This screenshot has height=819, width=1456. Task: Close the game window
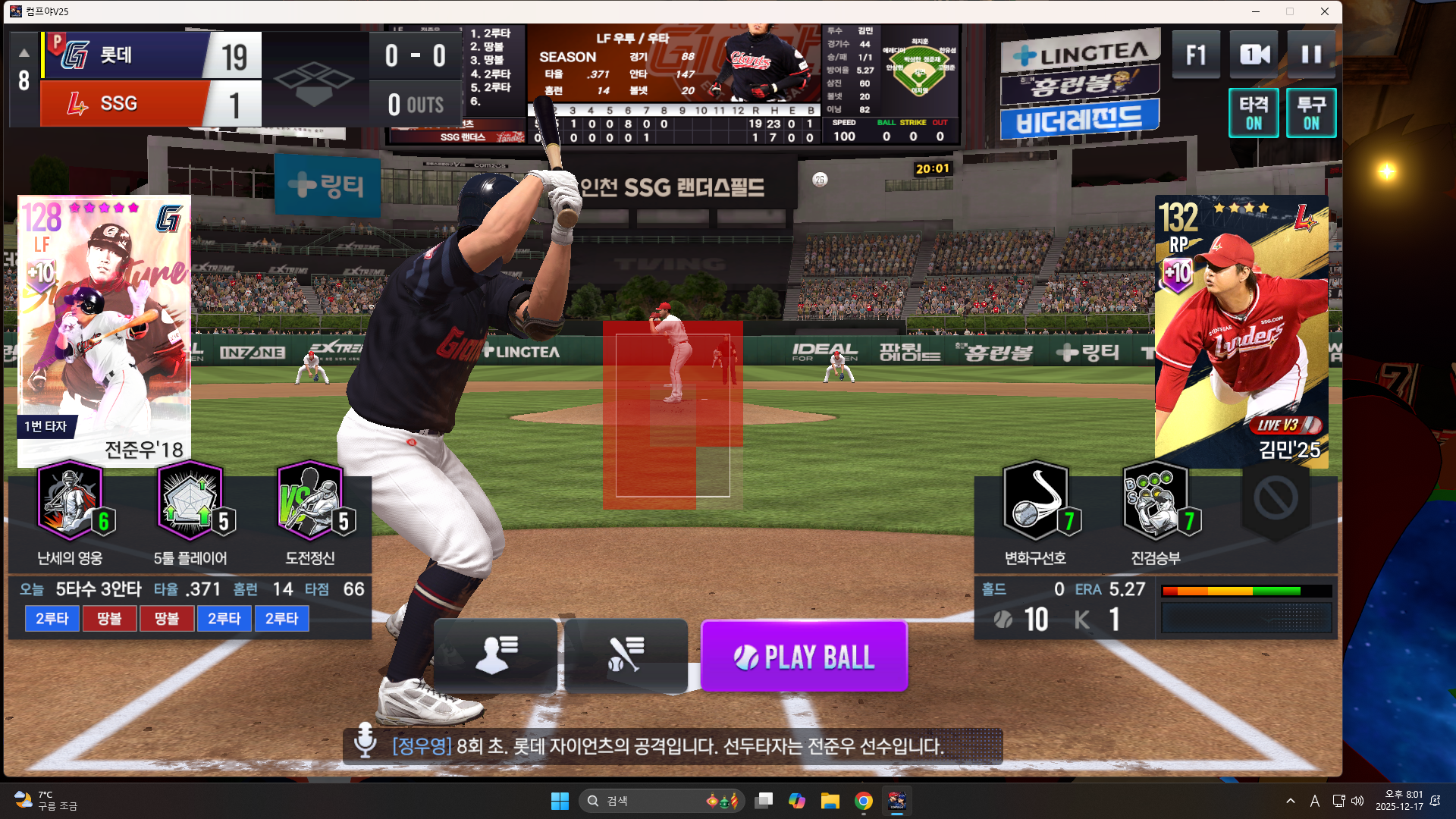tap(1325, 11)
